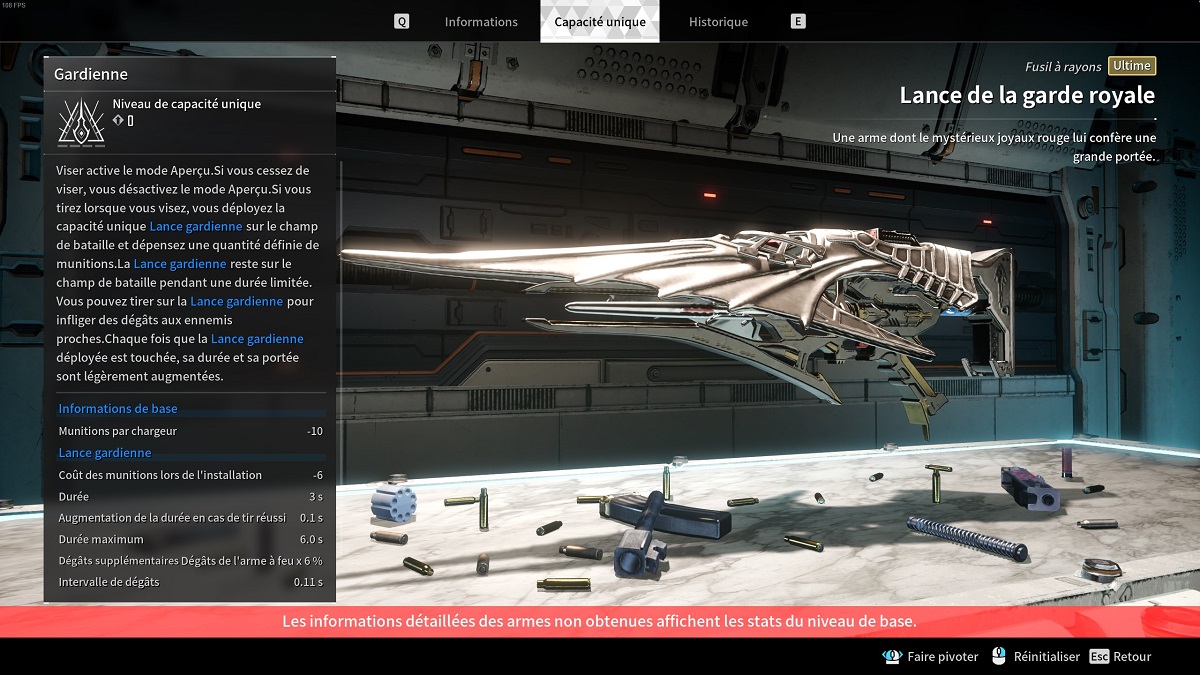Choose the Réinitialiser option

1046,657
